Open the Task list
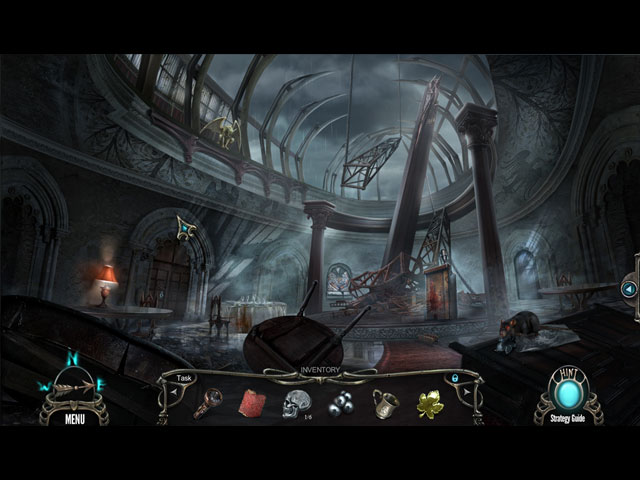Screen dimensions: 640x480 (185, 378)
